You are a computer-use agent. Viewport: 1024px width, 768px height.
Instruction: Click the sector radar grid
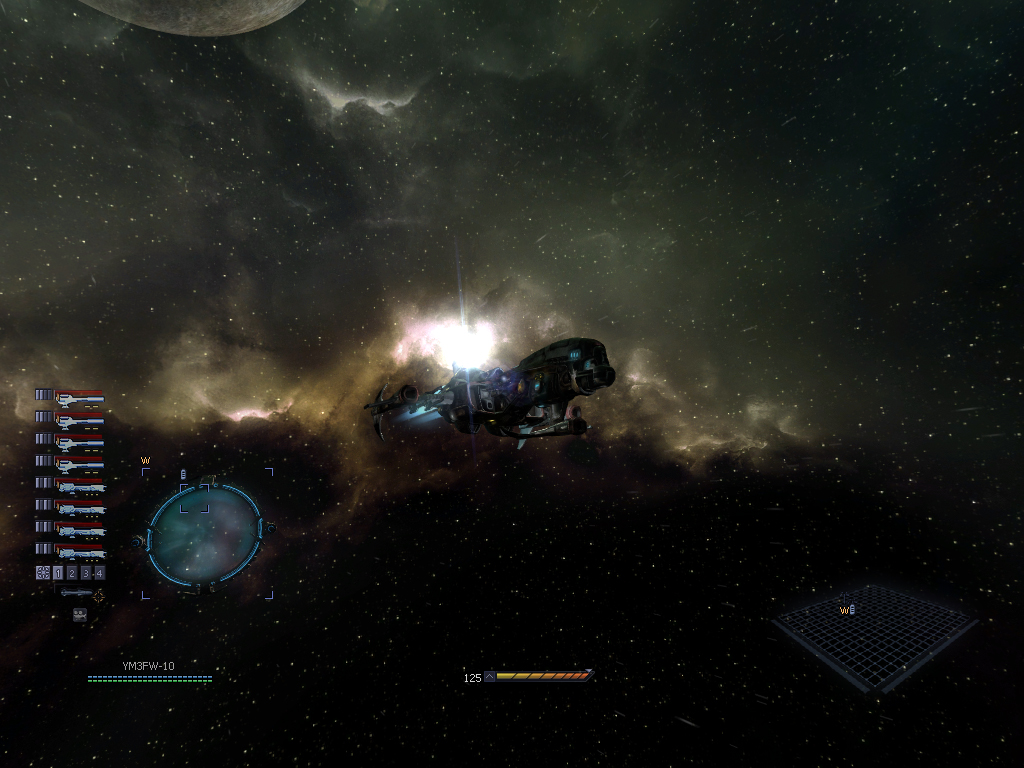pyautogui.click(x=874, y=635)
